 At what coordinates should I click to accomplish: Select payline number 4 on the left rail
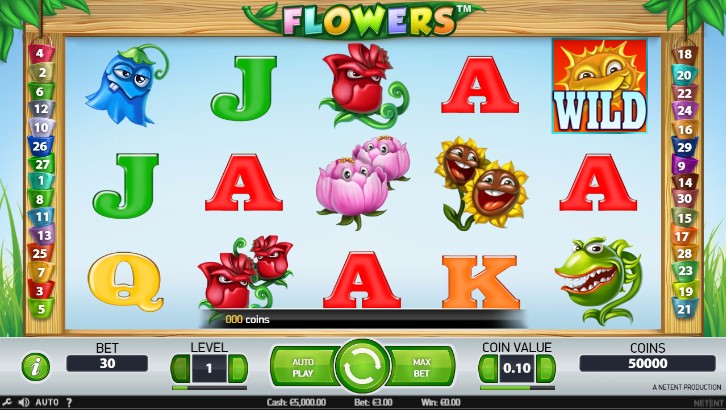[40, 54]
